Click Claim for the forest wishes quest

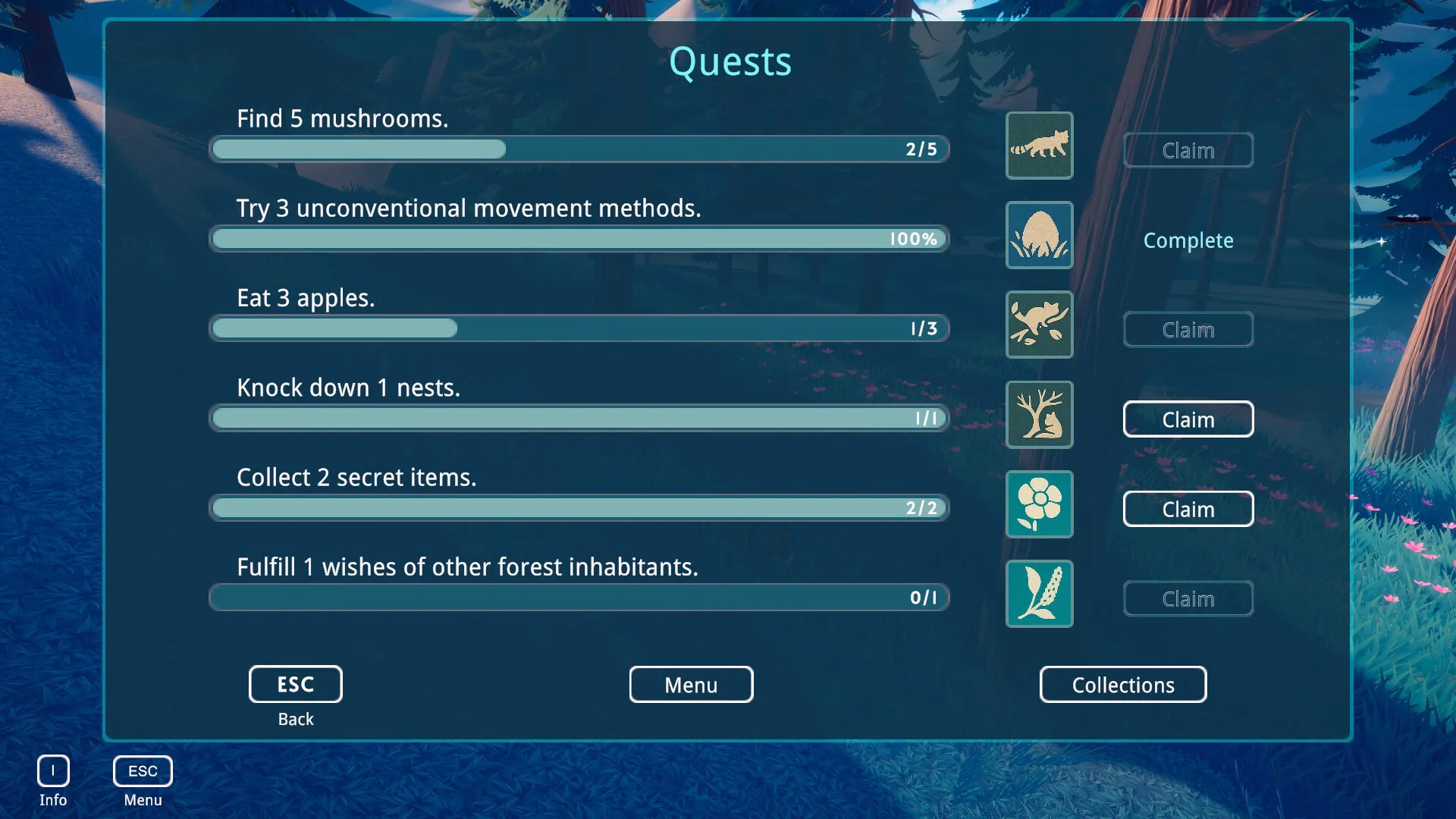pyautogui.click(x=1188, y=599)
